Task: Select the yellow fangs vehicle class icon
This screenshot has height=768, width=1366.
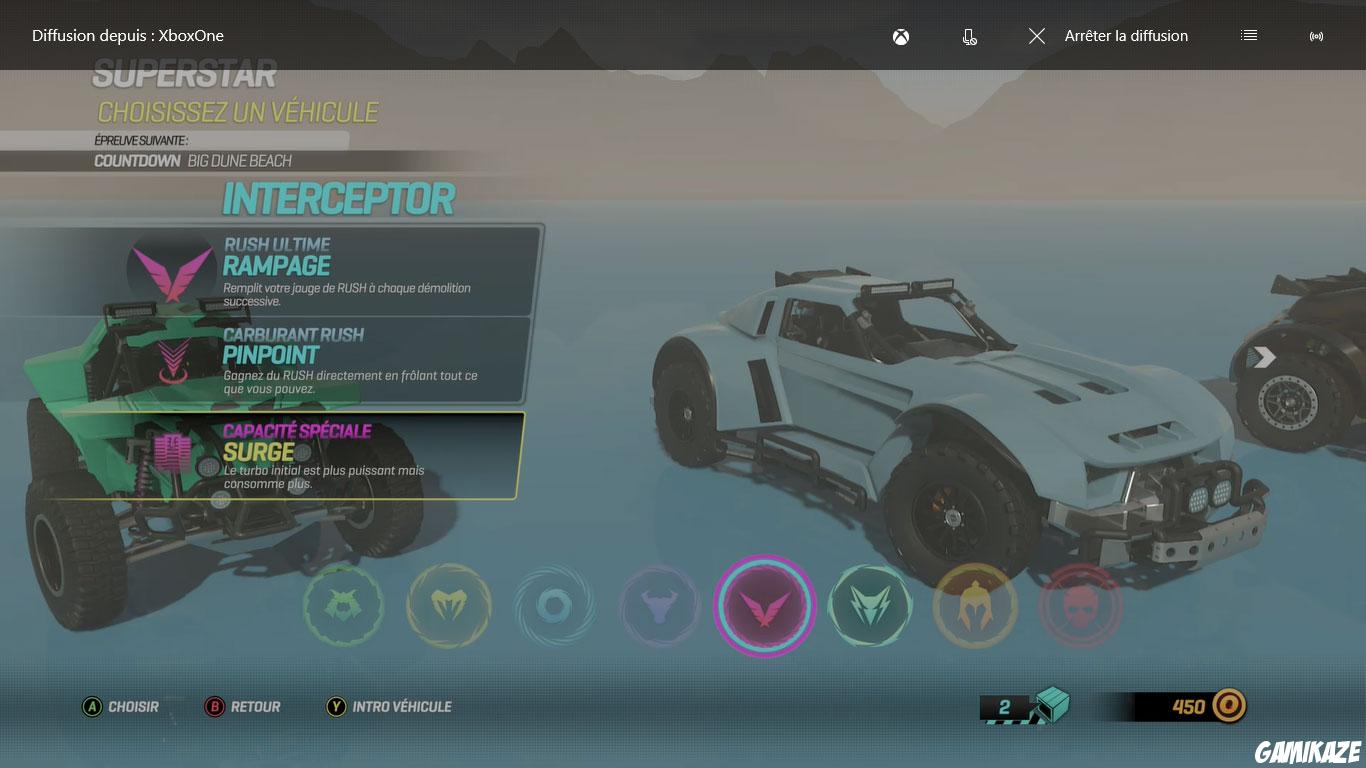Action: (448, 605)
